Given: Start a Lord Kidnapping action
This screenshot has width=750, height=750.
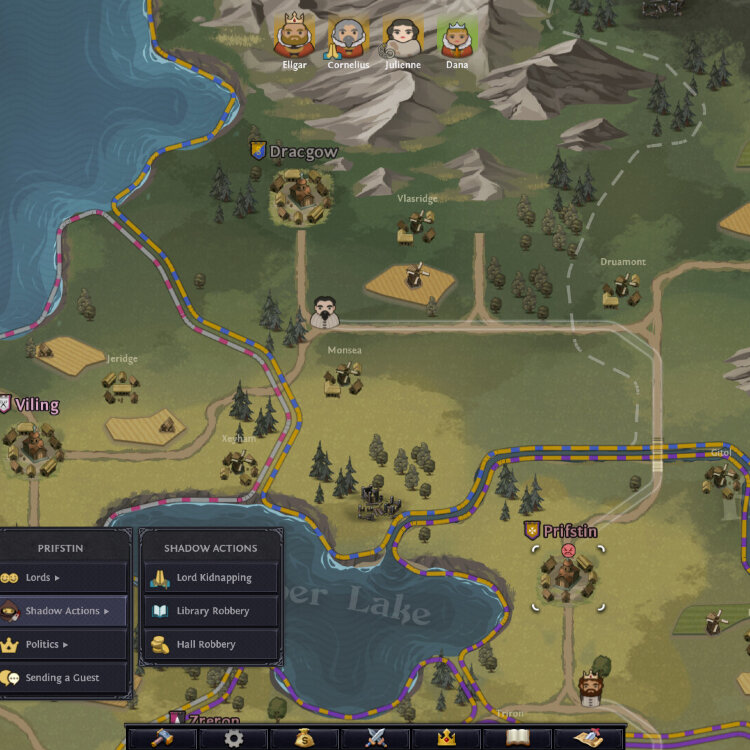Looking at the screenshot, I should 210,577.
